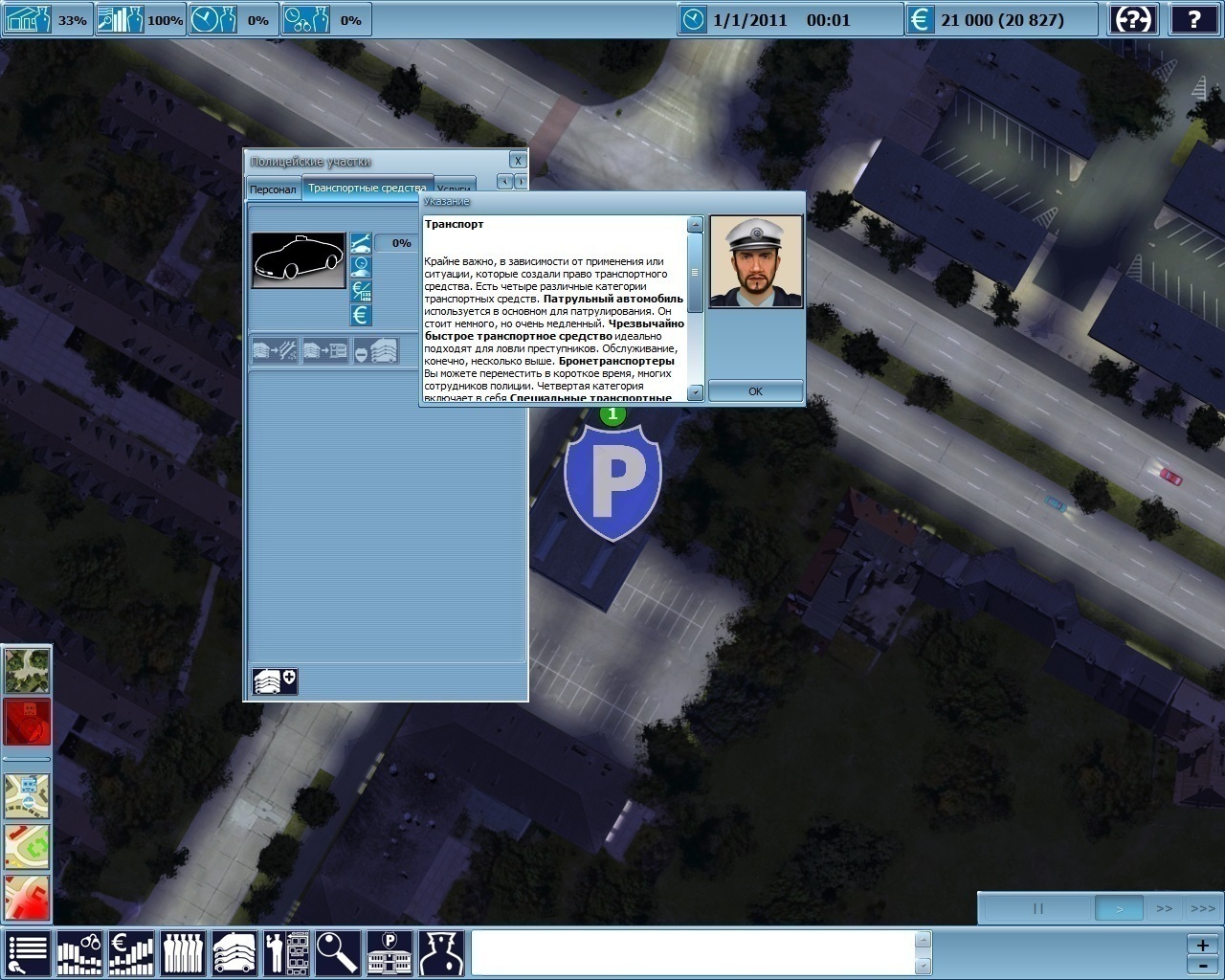Select the Транспортные средства tab
This screenshot has height=980, width=1225.
367,188
